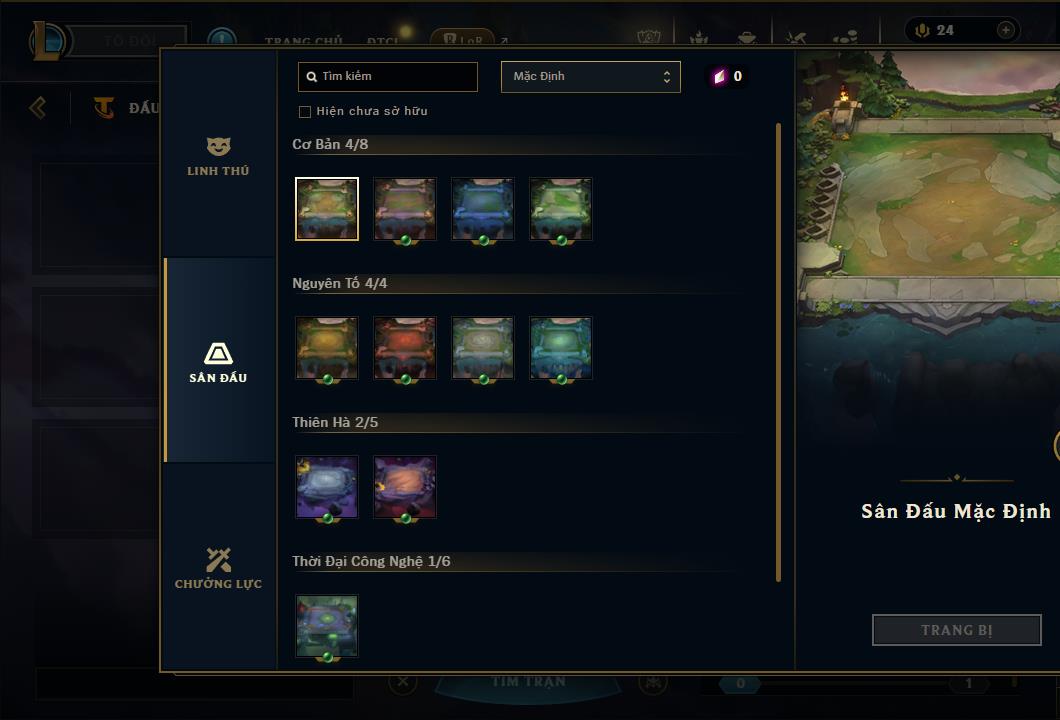This screenshot has width=1060, height=720.
Task: Click the plus button beside the 24 currency
Action: pyautogui.click(x=1005, y=30)
